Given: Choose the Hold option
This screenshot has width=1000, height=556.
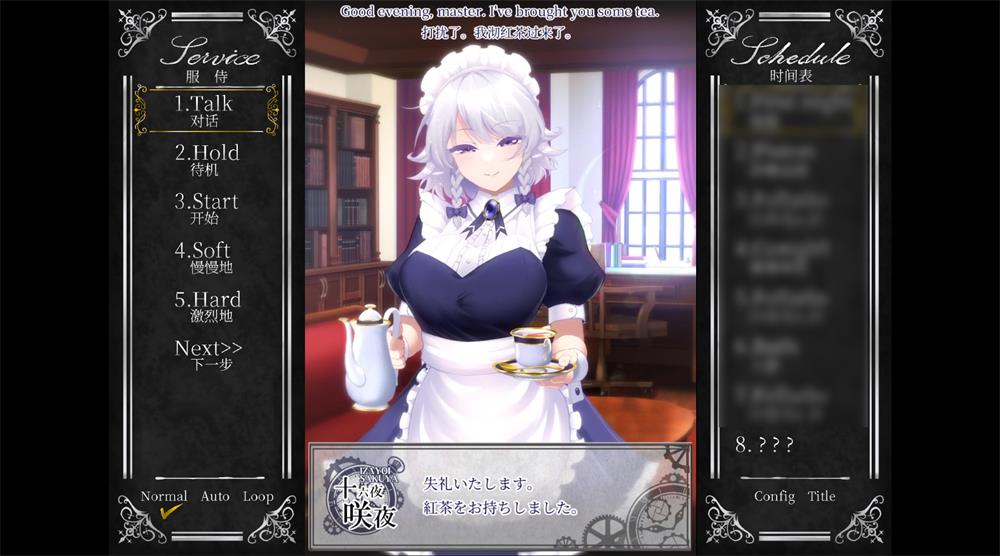Looking at the screenshot, I should (207, 159).
